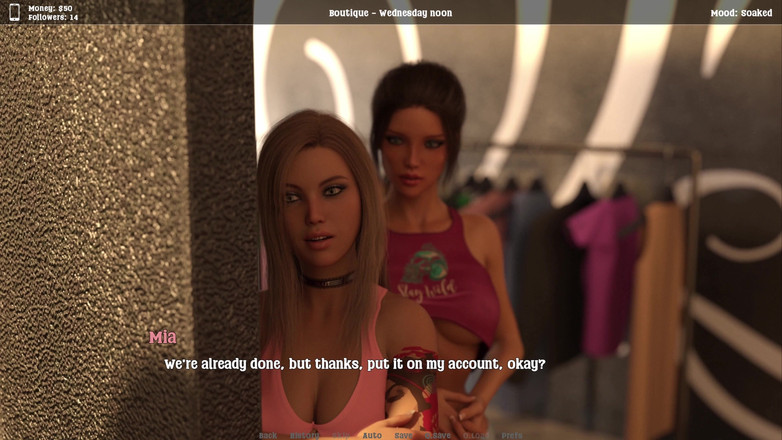This screenshot has height=440, width=782.
Task: Quick load with Q.Load
Action: click(476, 435)
